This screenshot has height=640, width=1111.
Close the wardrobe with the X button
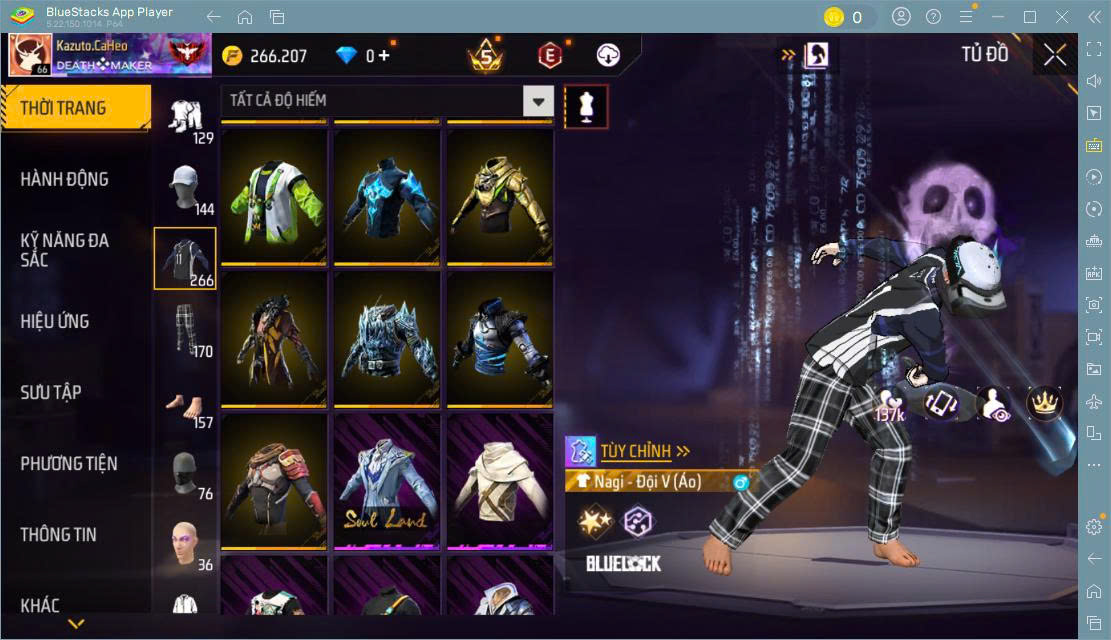point(1054,56)
